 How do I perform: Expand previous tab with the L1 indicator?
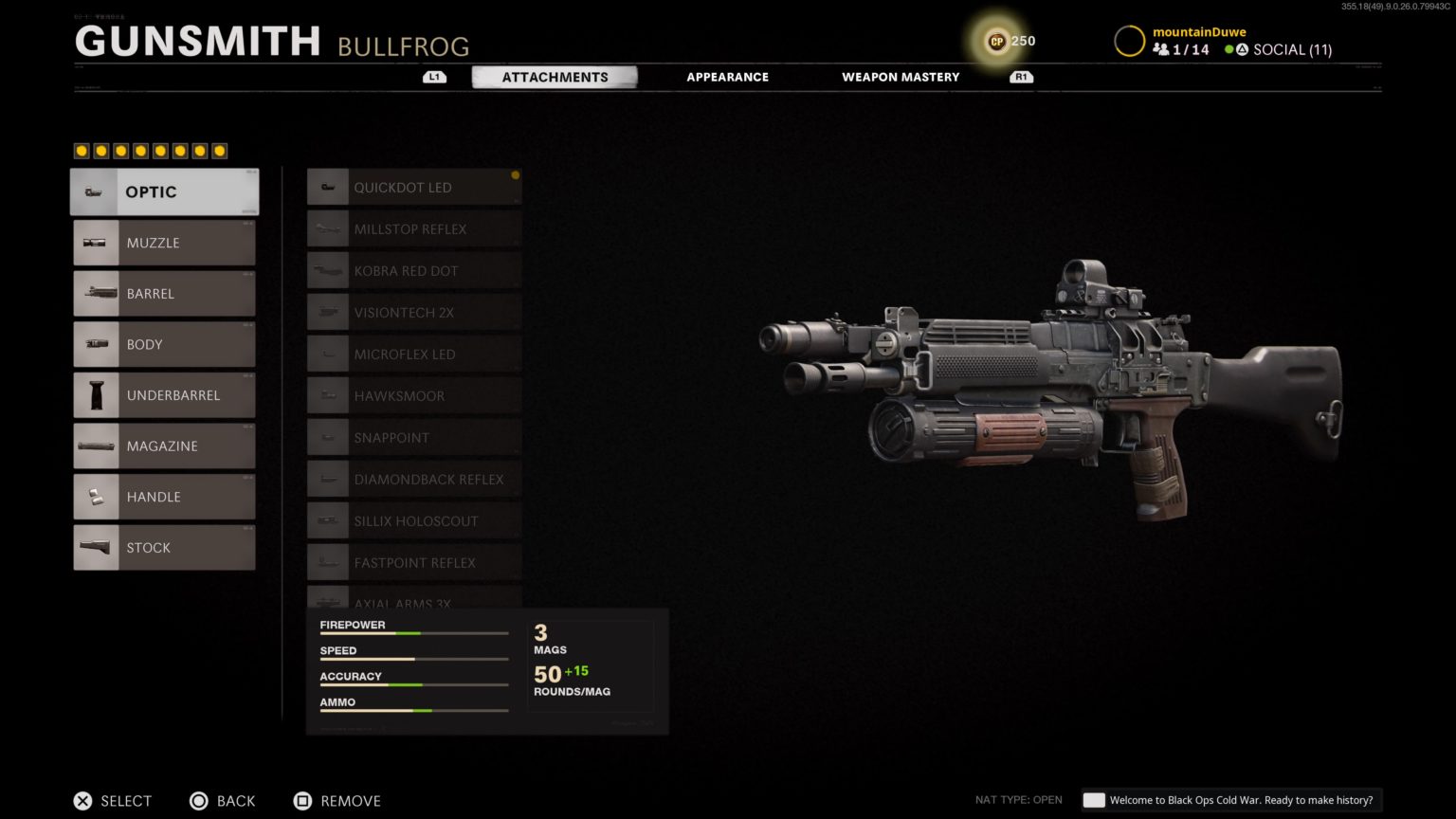(434, 77)
